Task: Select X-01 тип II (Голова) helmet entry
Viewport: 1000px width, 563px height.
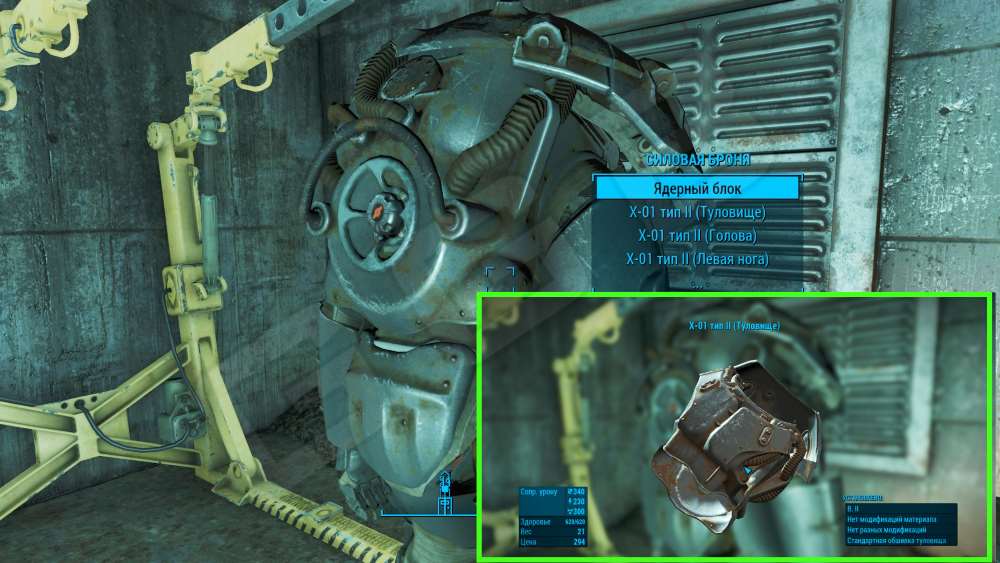Action: 698,236
